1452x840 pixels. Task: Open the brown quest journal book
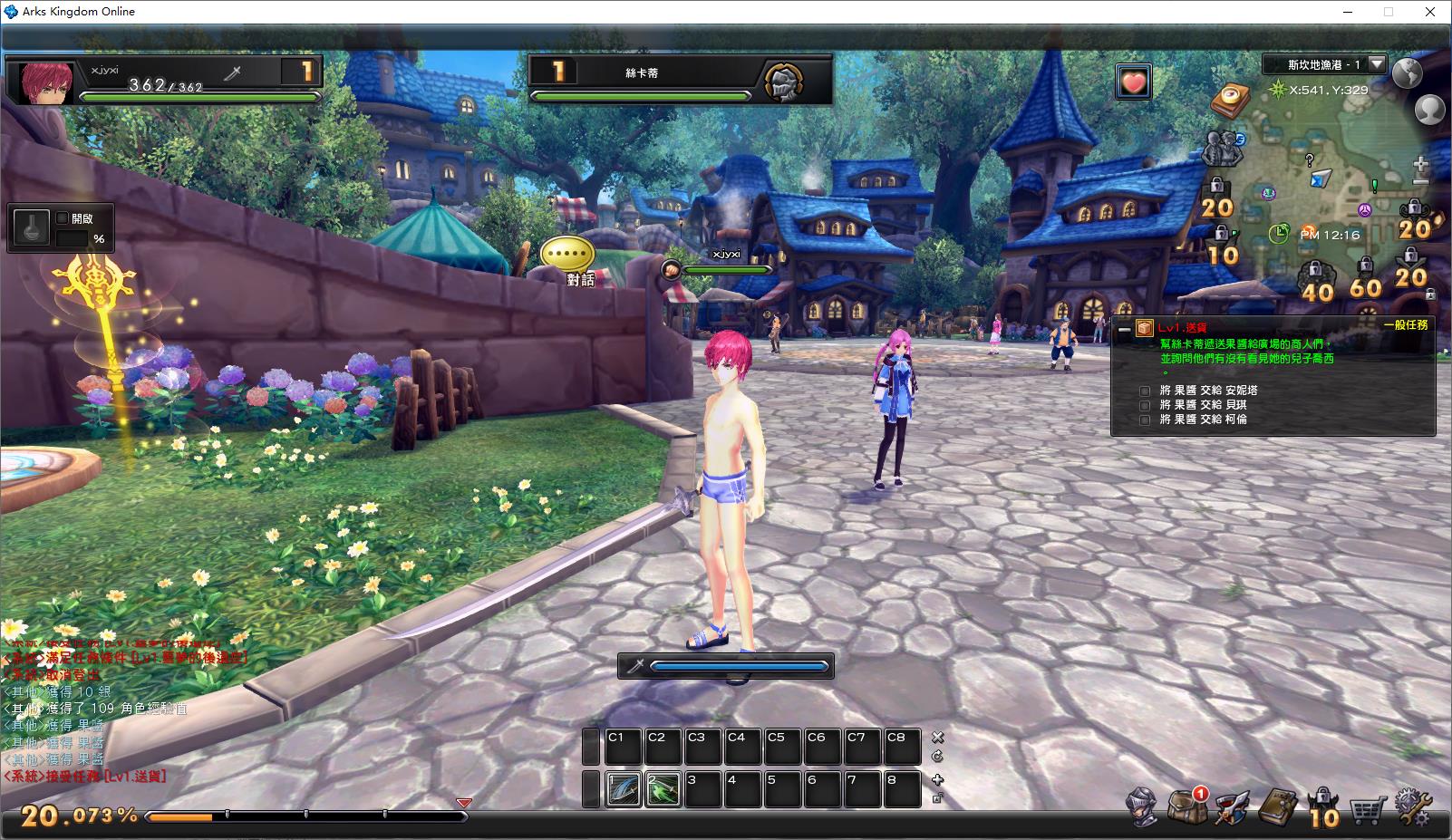[1277, 805]
